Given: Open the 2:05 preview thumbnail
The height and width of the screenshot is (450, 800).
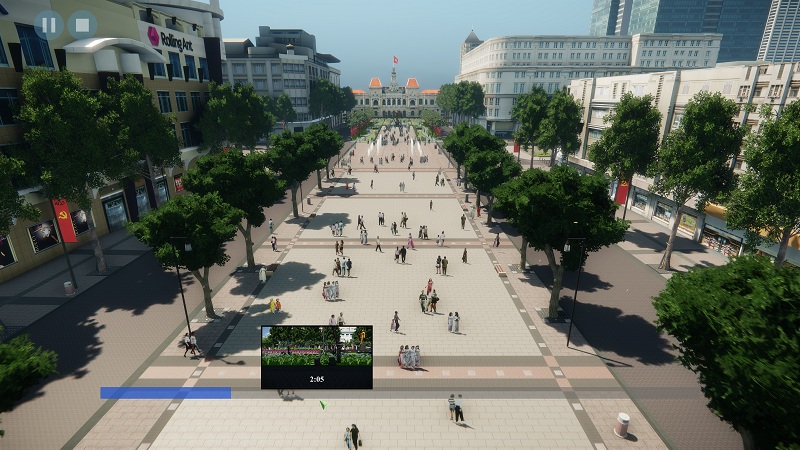Looking at the screenshot, I should point(316,356).
